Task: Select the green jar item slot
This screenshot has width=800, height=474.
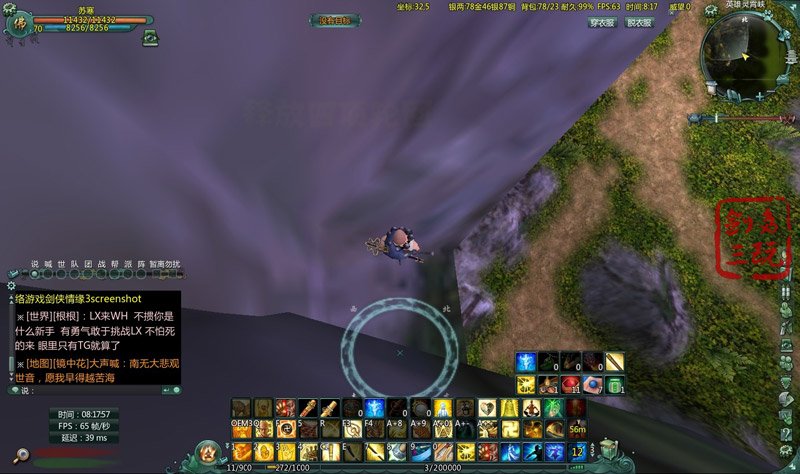Action: (x=616, y=385)
